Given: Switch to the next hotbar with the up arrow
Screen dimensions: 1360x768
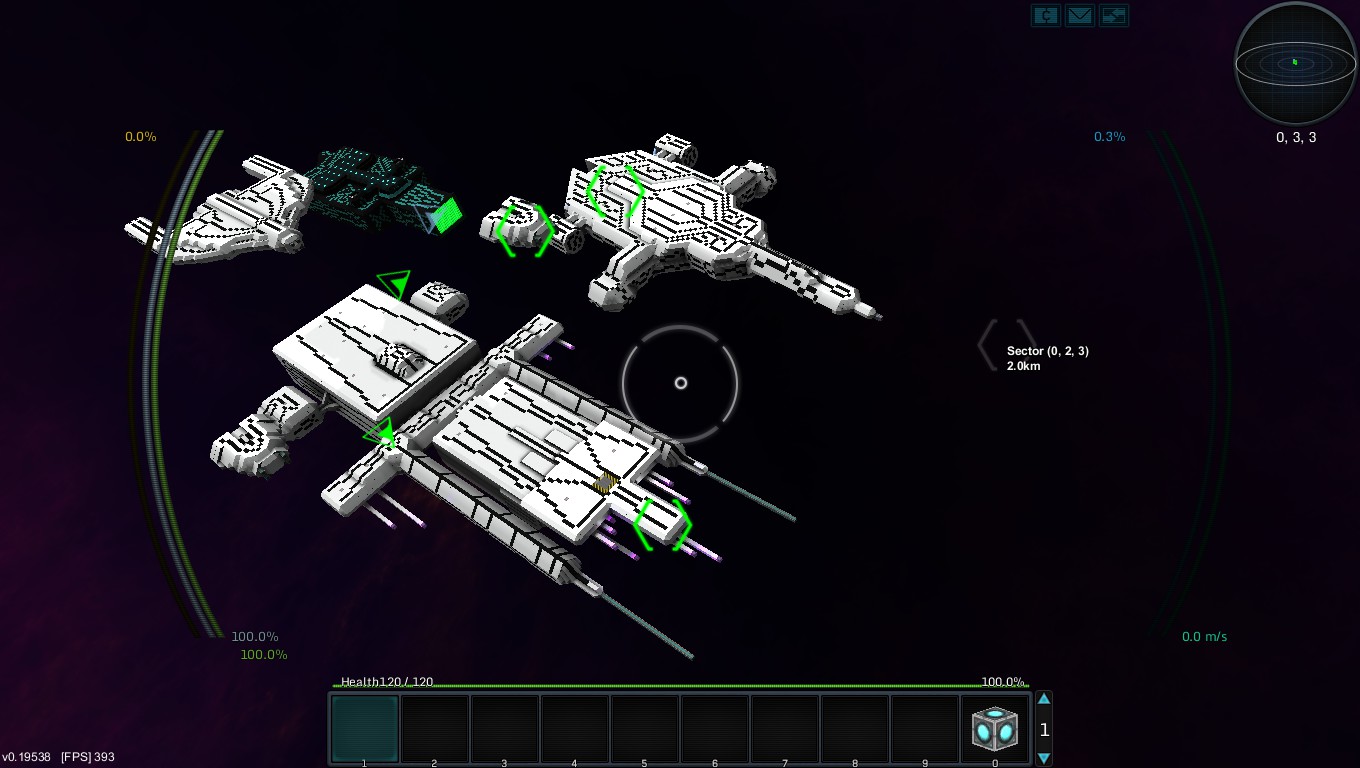Looking at the screenshot, I should [1044, 700].
